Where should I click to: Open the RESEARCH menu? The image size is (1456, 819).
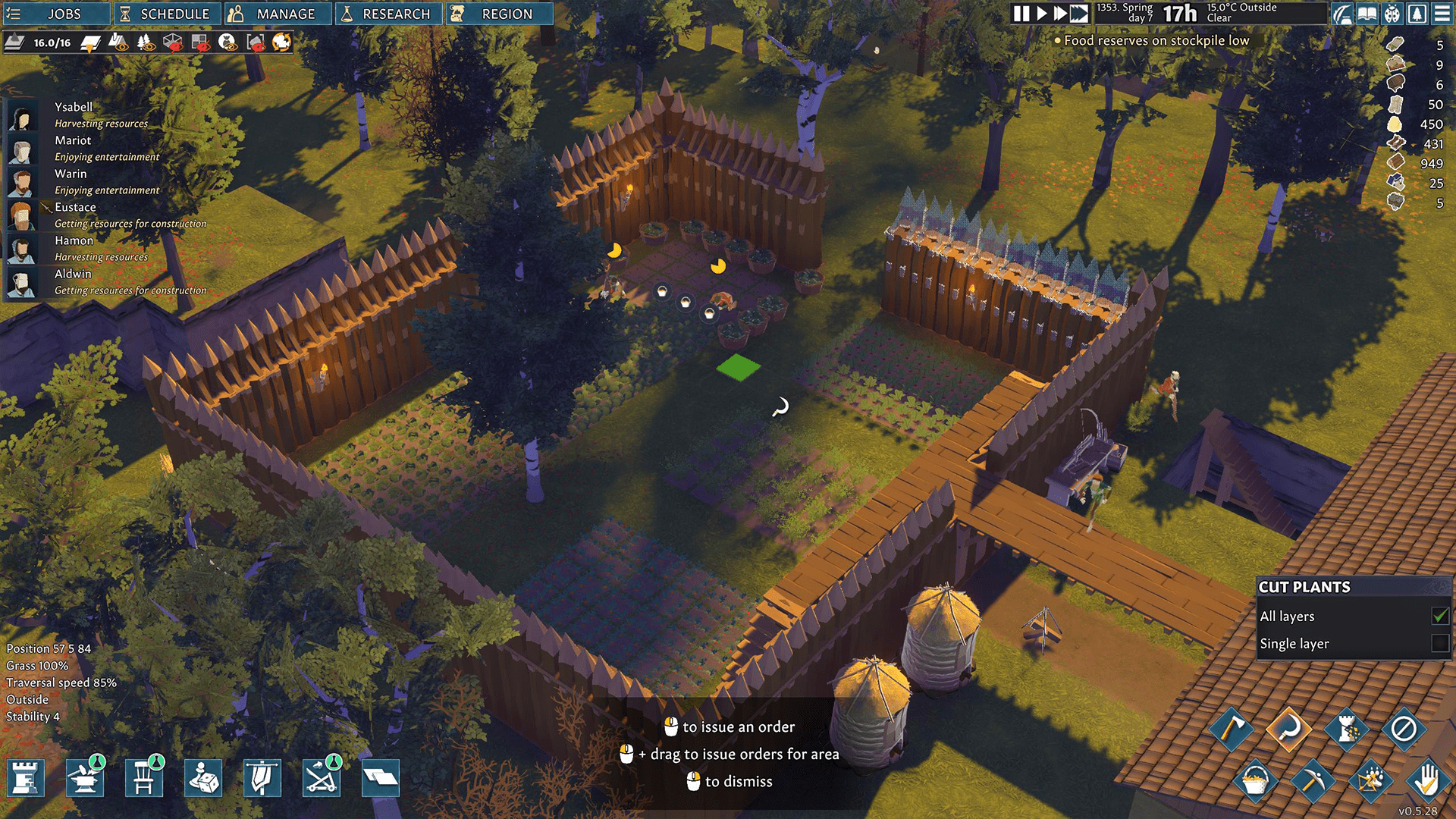(388, 13)
